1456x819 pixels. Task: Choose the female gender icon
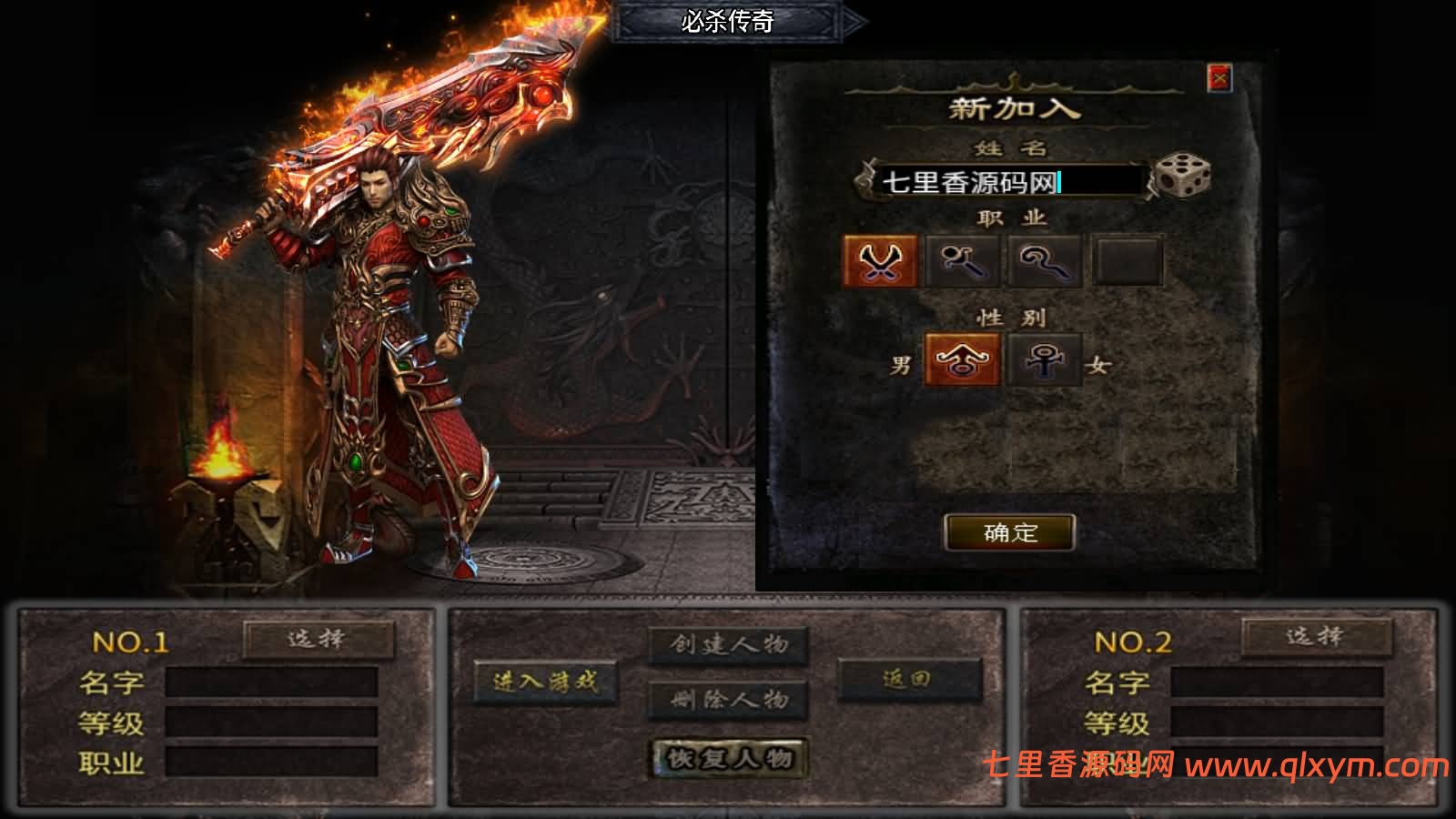pyautogui.click(x=1045, y=359)
